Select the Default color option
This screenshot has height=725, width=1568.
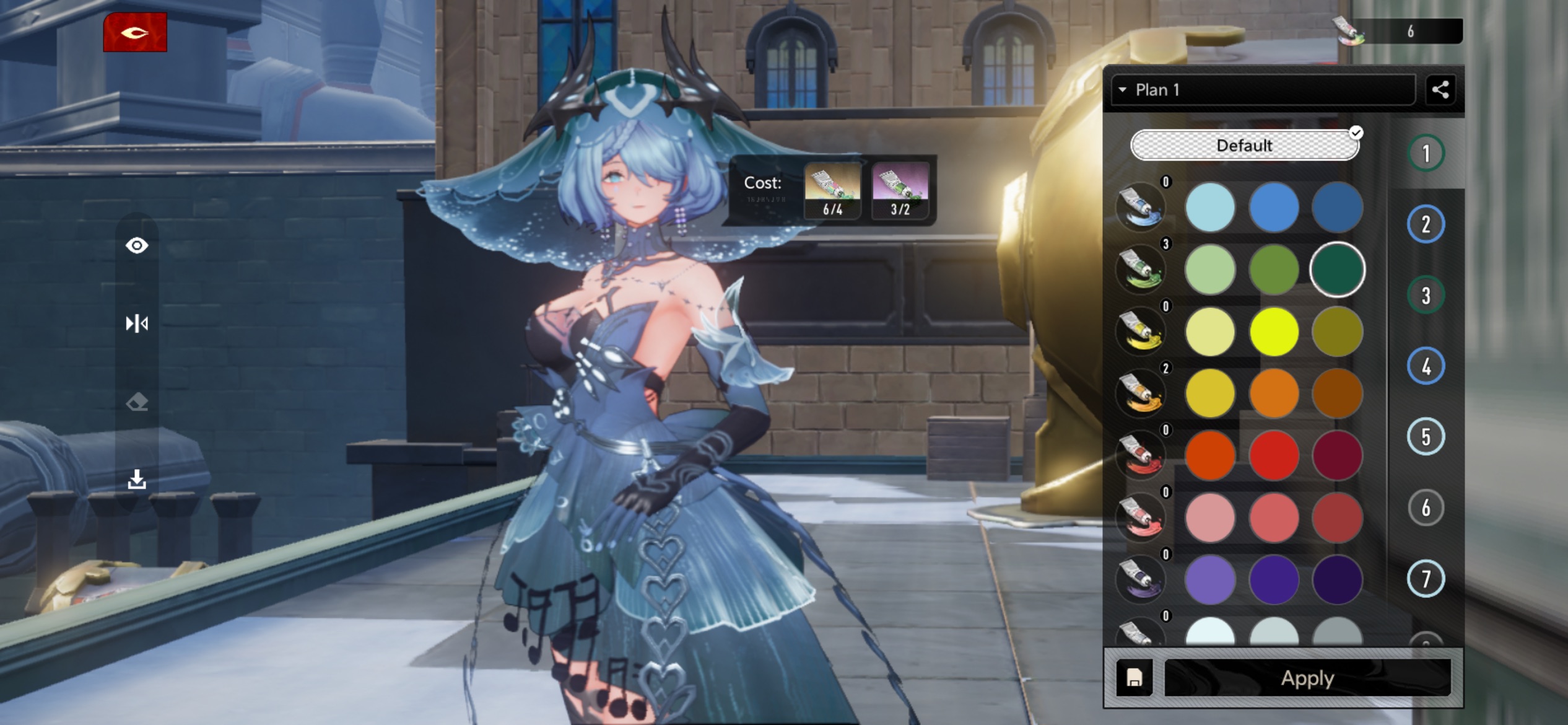[1244, 146]
